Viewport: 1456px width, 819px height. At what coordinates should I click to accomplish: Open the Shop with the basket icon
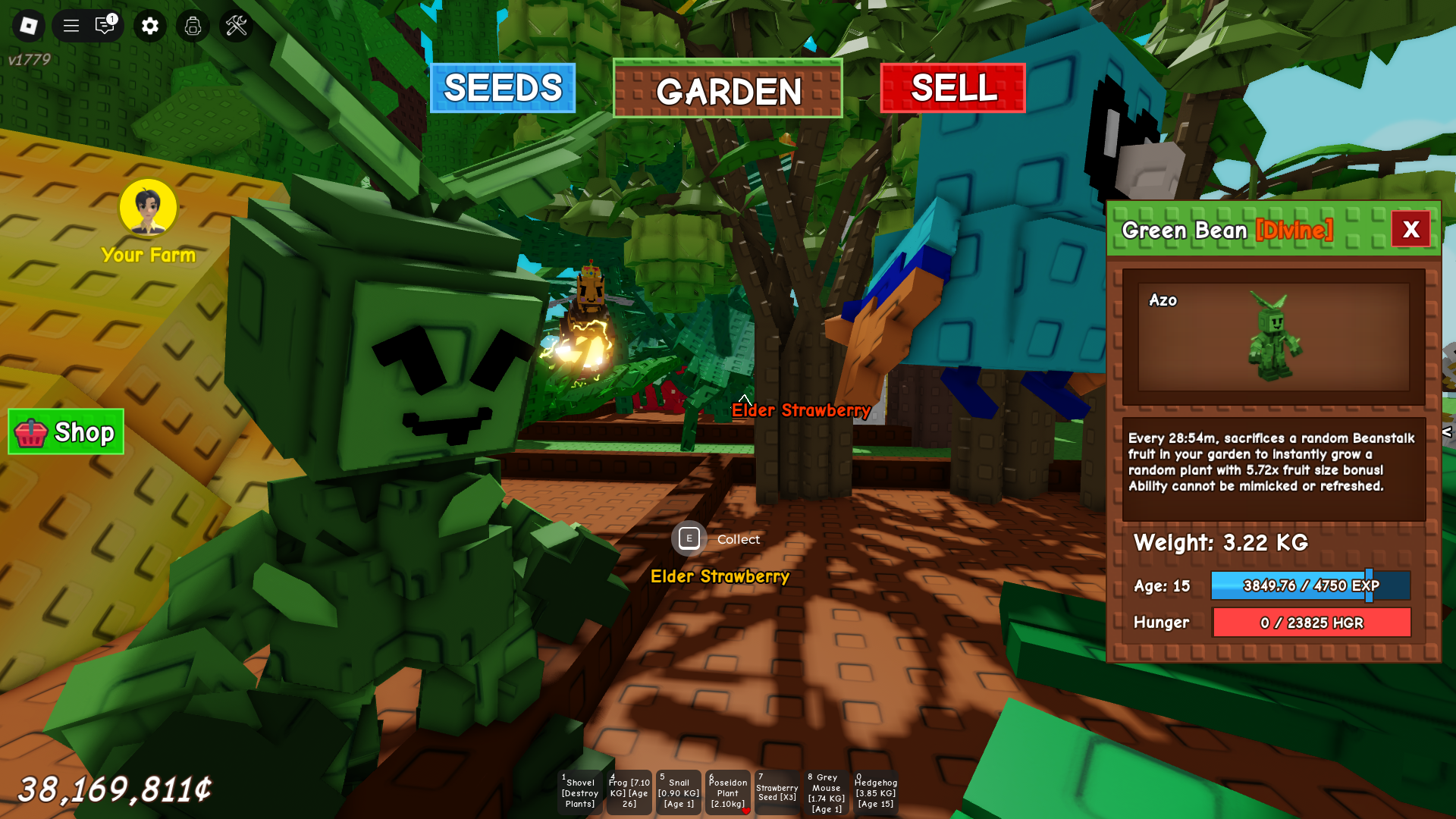tap(66, 432)
